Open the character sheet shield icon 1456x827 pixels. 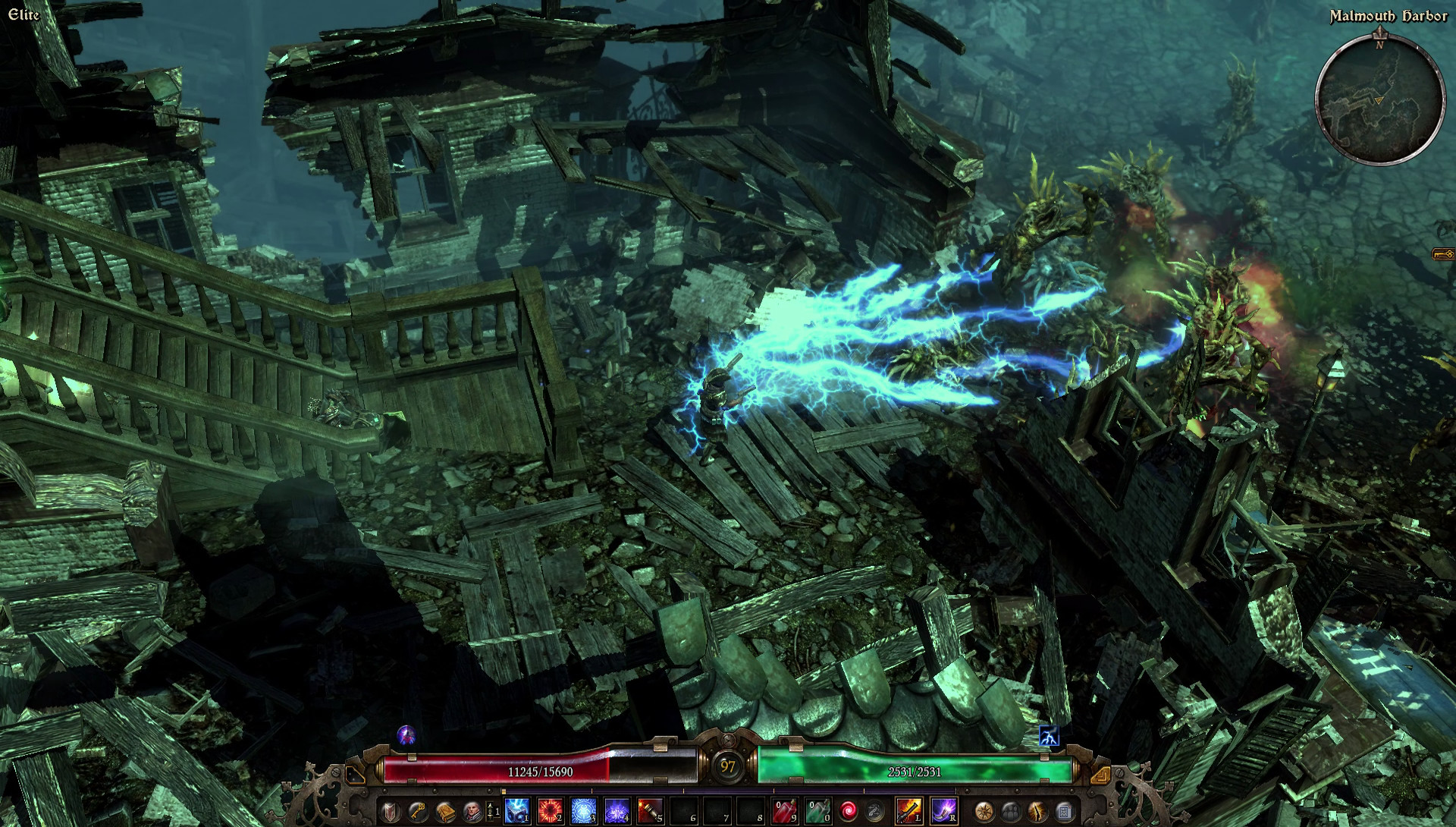(x=390, y=811)
